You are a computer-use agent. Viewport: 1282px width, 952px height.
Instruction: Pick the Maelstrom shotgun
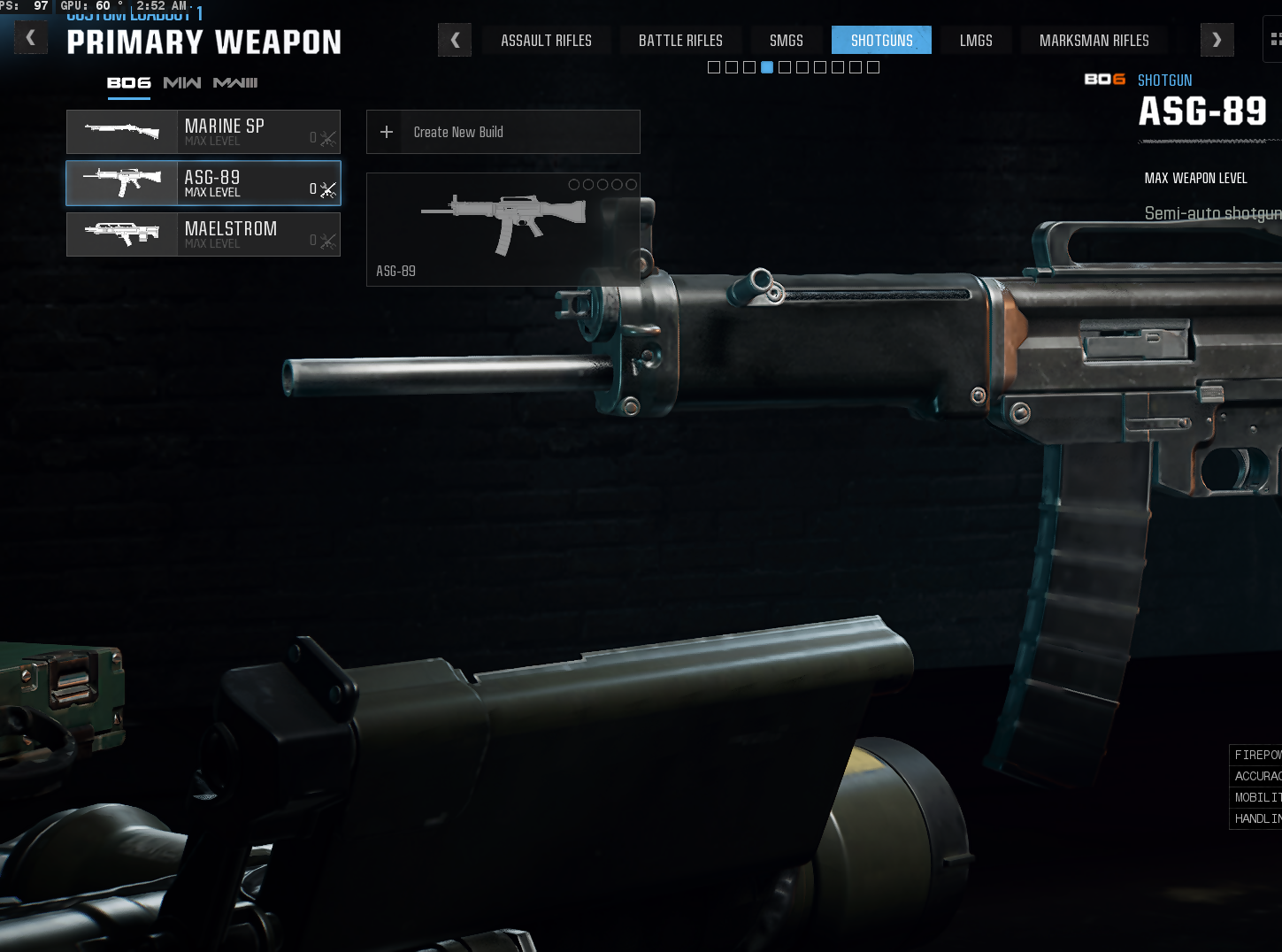coord(203,234)
